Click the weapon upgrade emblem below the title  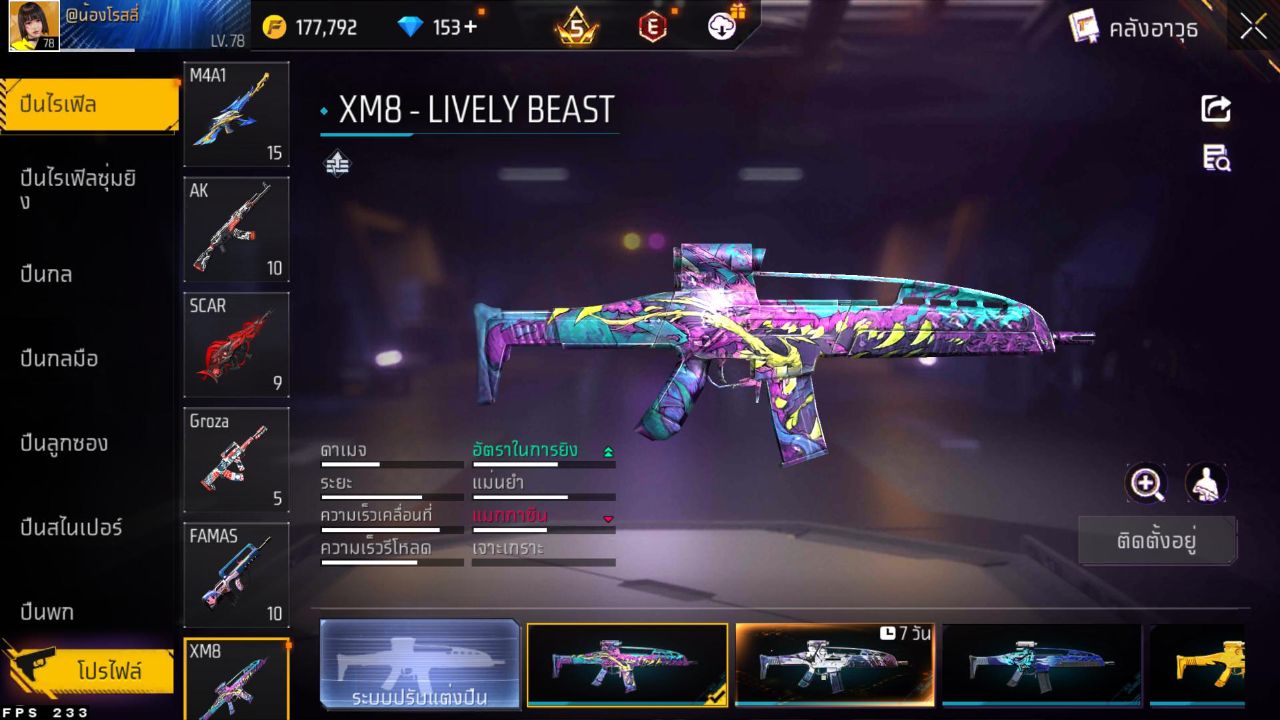338,161
